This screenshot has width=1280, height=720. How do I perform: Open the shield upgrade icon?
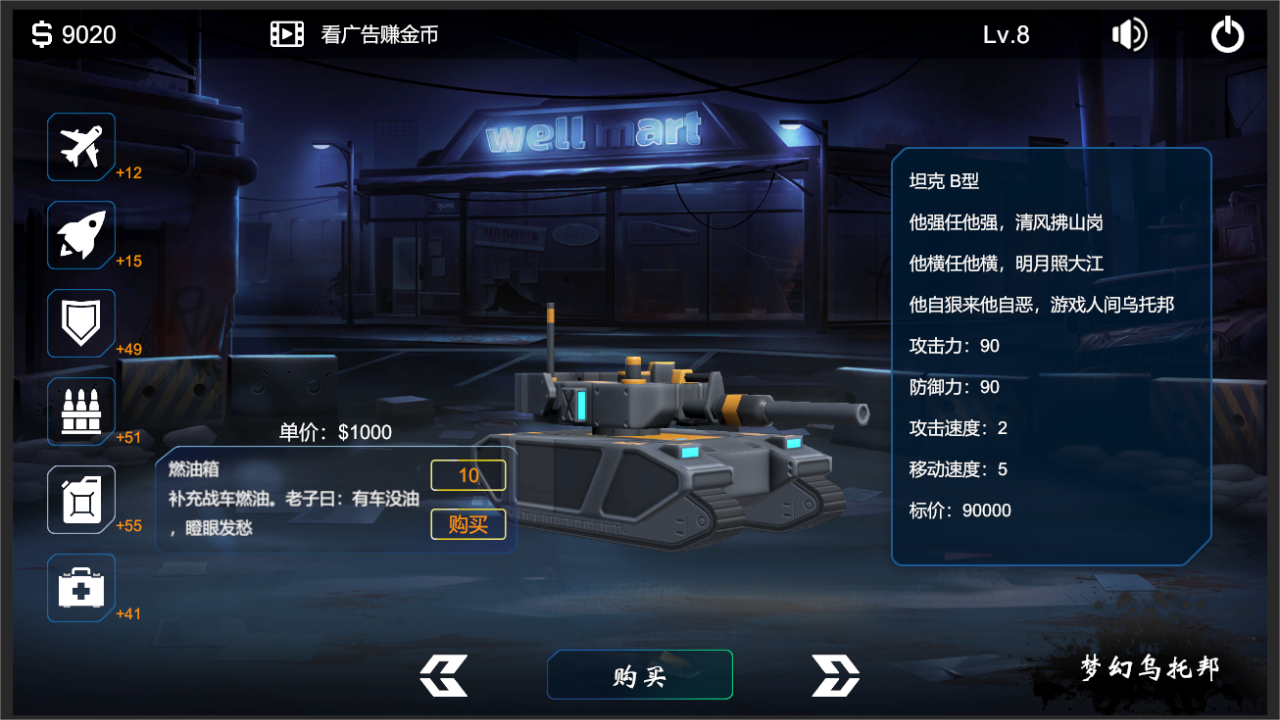click(x=81, y=323)
